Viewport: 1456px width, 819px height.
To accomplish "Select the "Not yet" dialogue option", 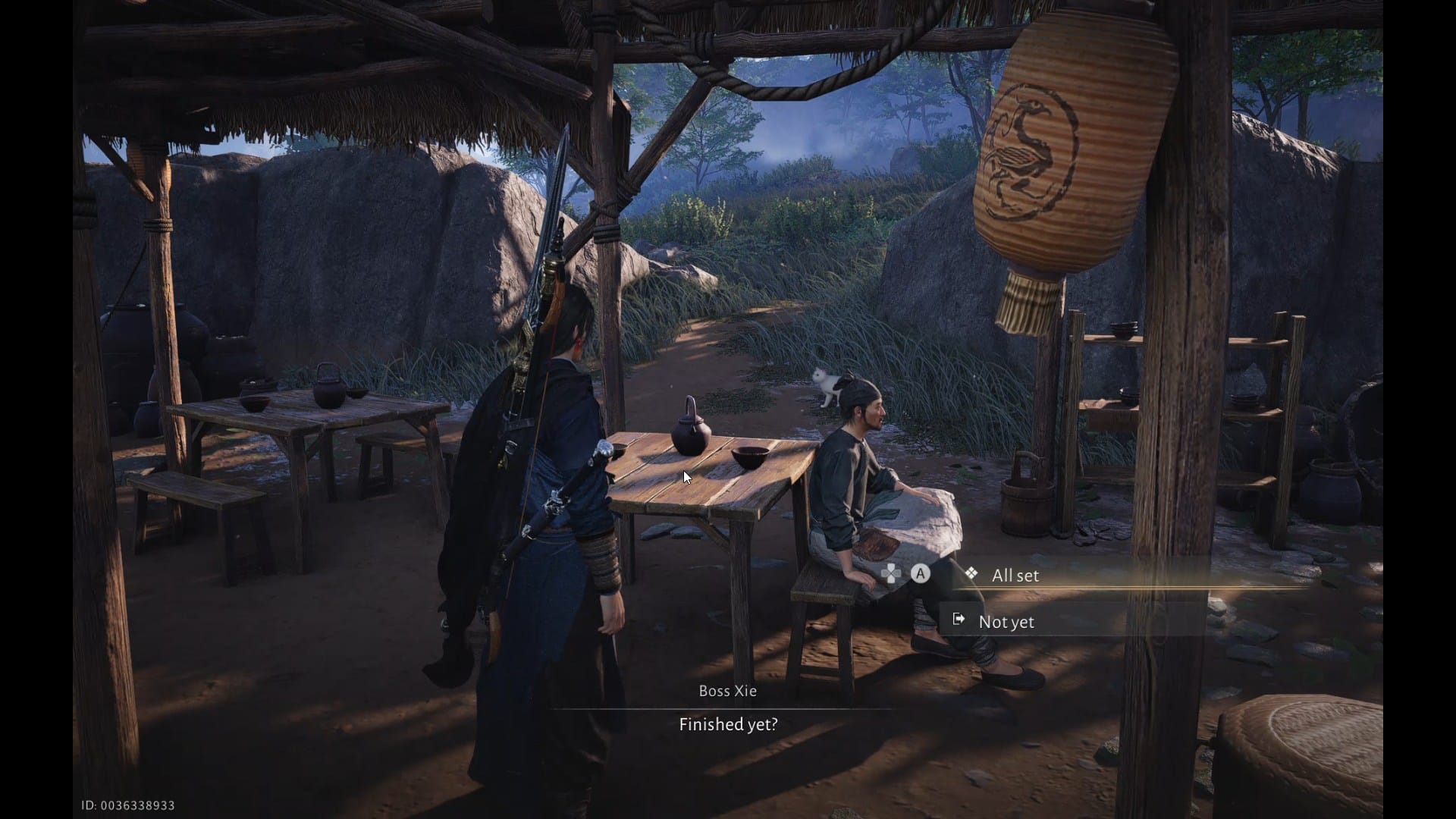I will coord(1006,622).
